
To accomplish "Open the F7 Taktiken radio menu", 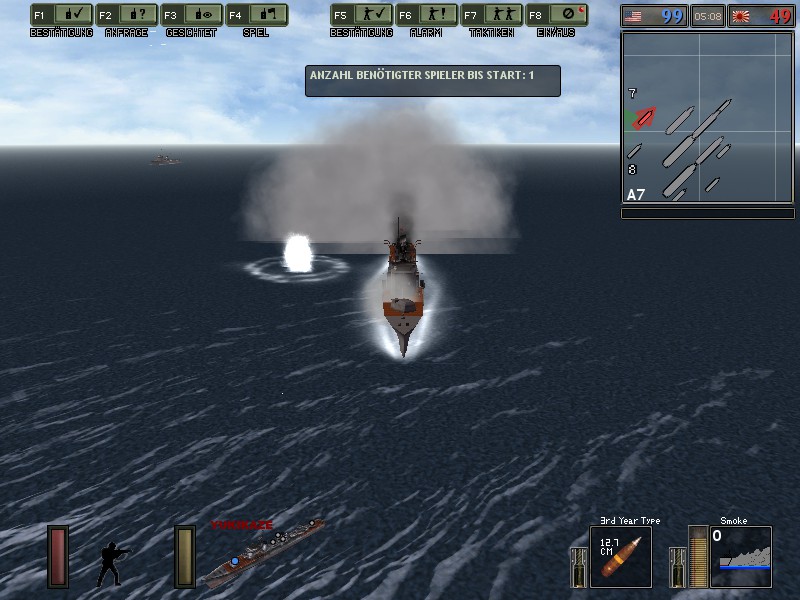I will click(491, 16).
